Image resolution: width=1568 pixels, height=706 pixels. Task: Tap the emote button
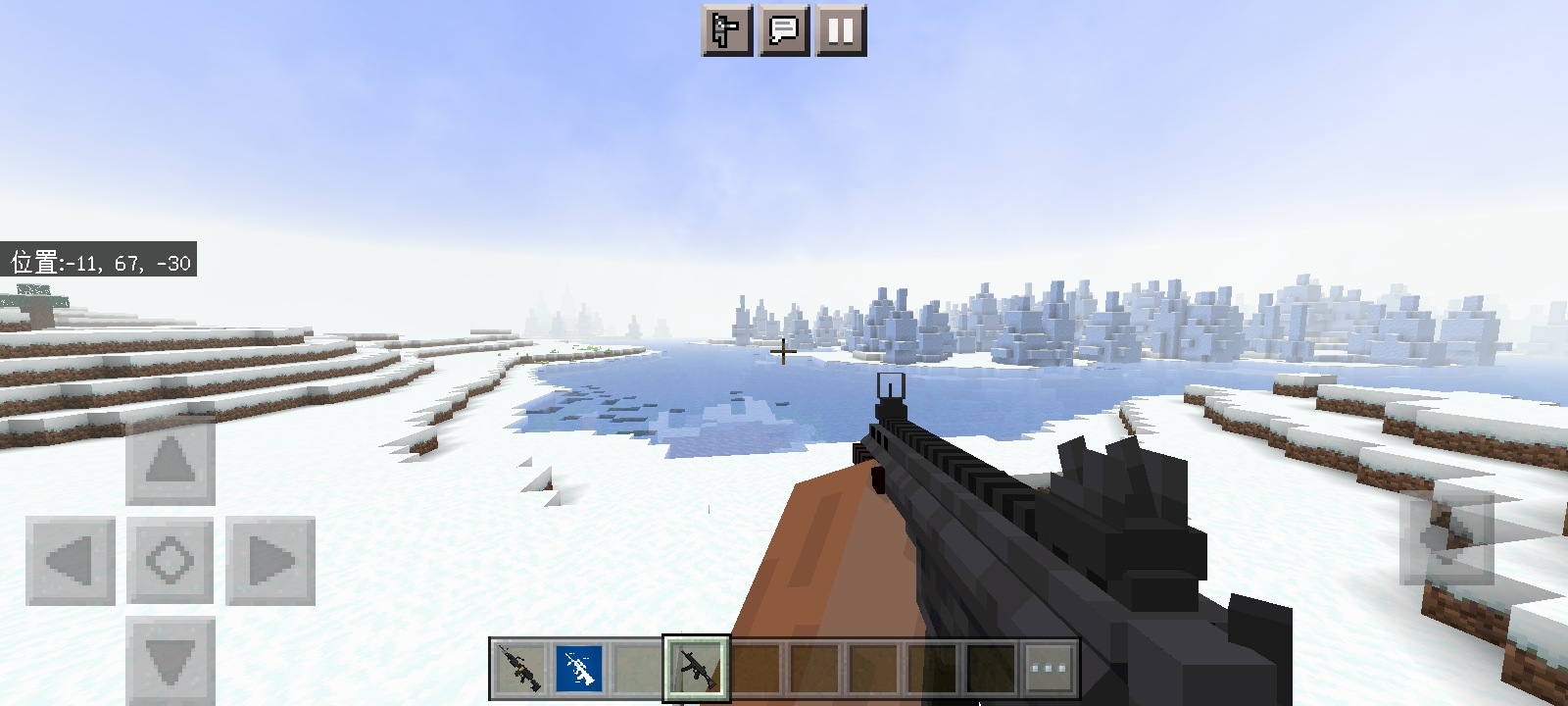[727, 31]
